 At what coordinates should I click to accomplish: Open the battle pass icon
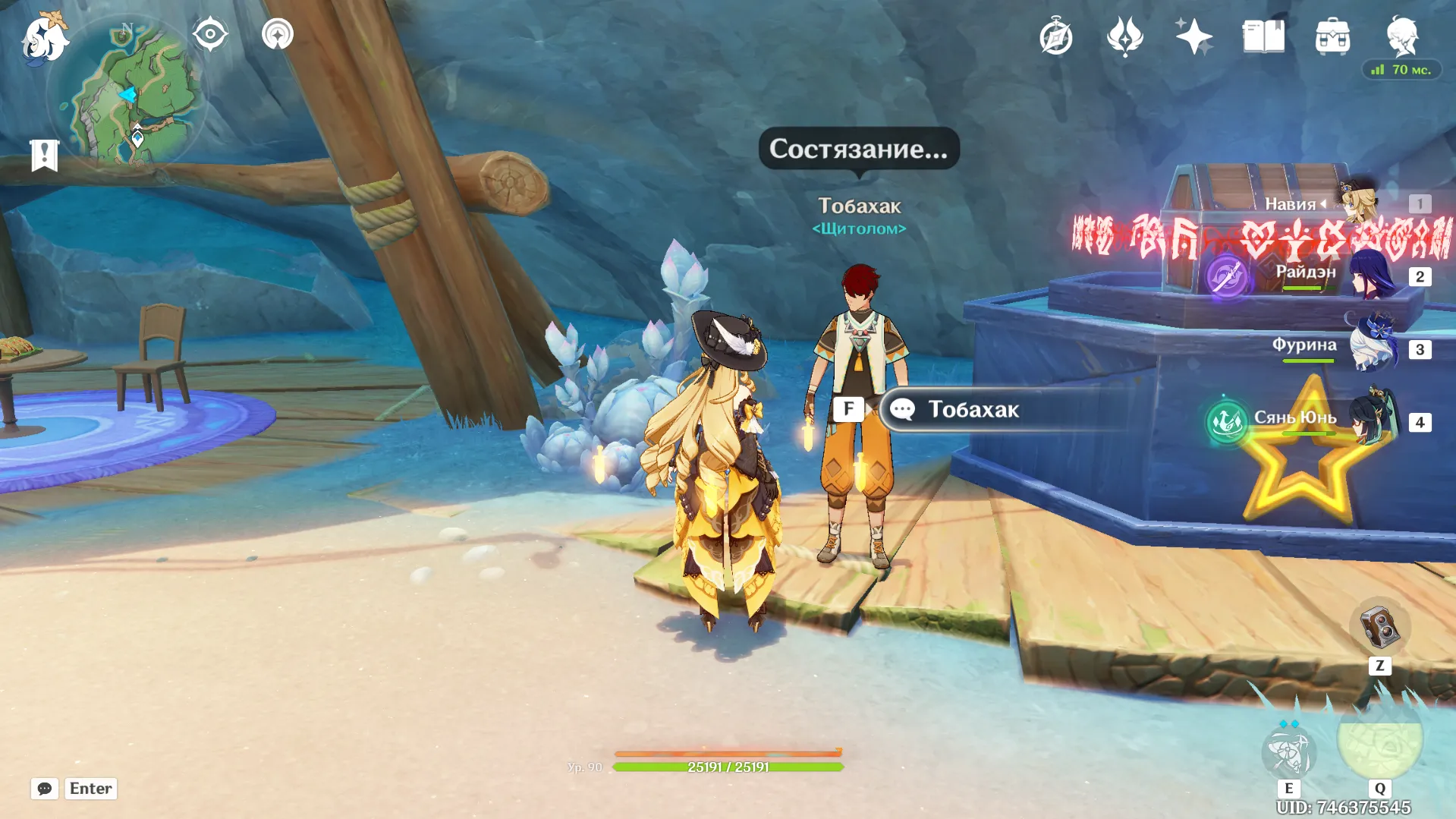(1124, 36)
